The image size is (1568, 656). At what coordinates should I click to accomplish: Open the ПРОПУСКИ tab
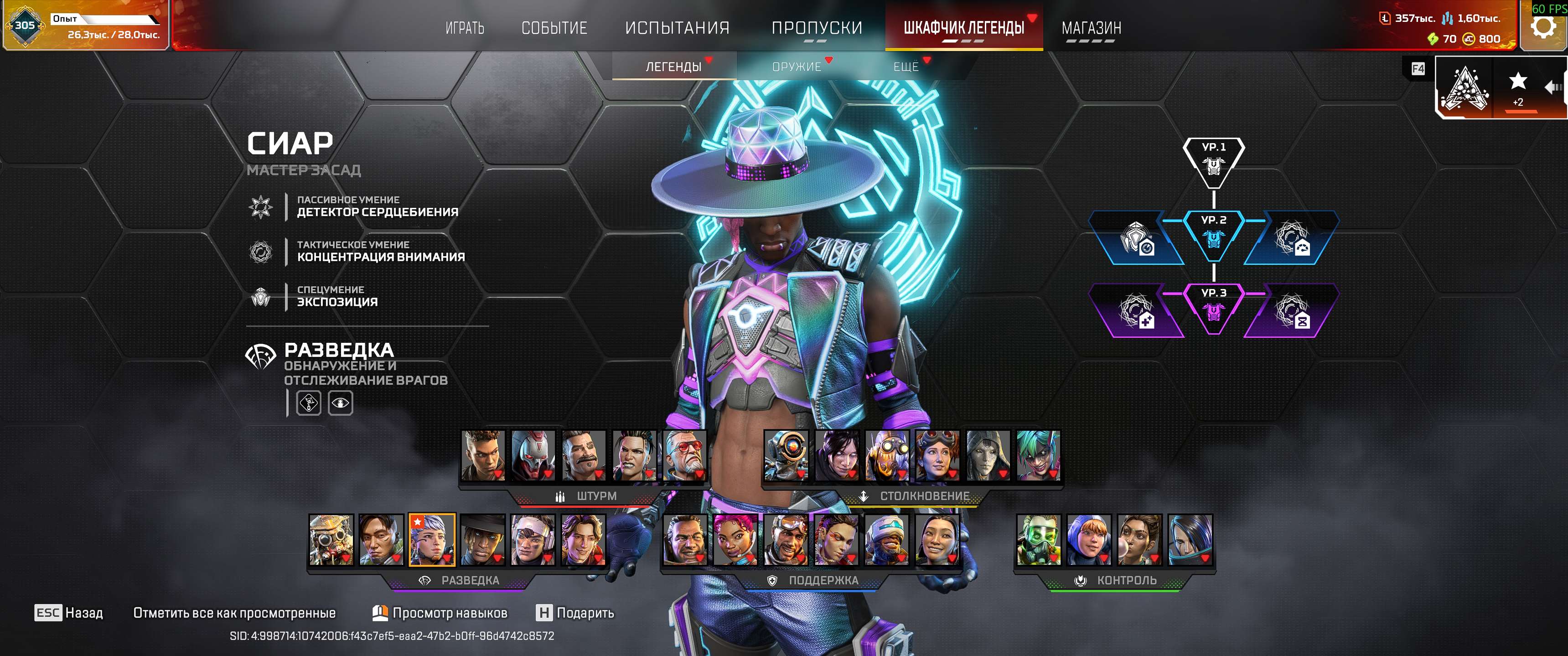coord(816,28)
